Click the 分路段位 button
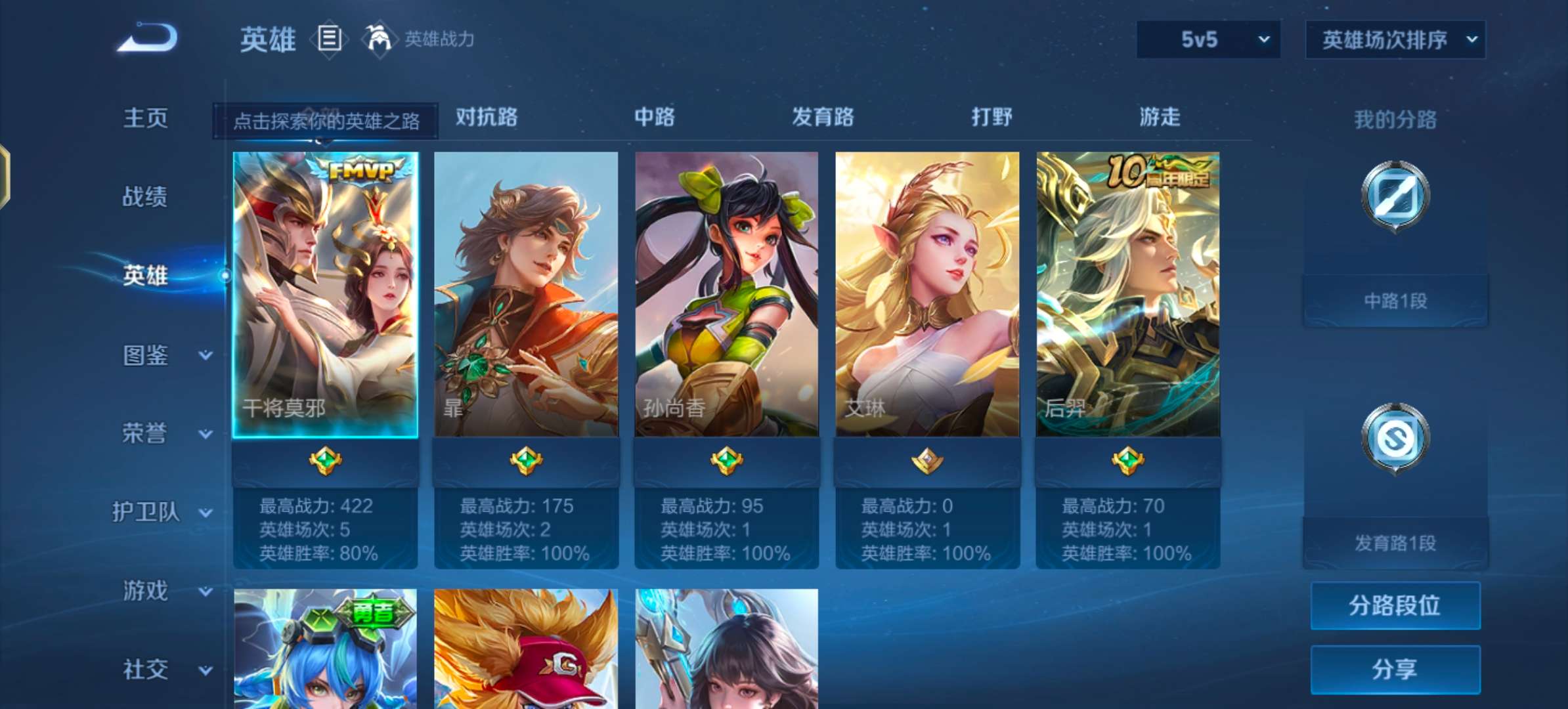Screen dimensions: 1568x709 click(x=1395, y=605)
